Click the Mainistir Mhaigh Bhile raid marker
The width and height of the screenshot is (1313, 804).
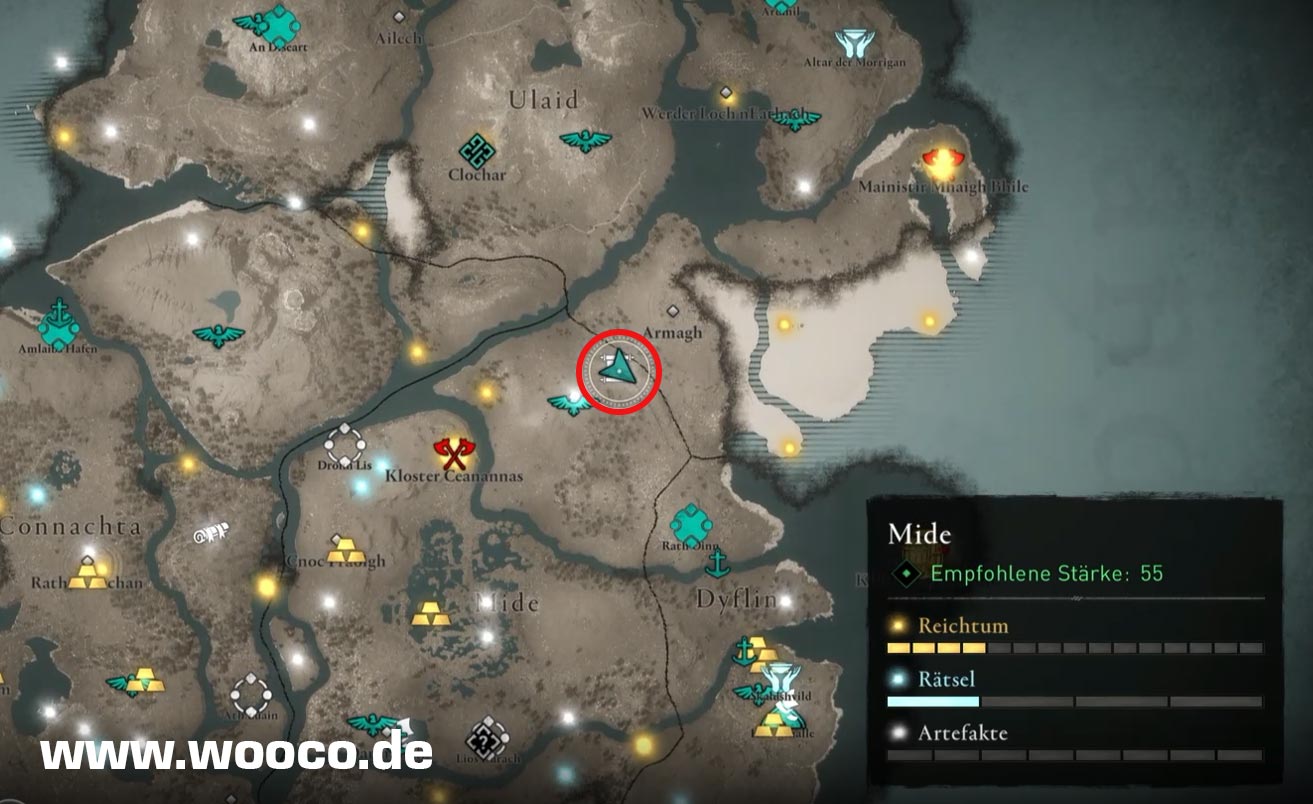pos(940,160)
